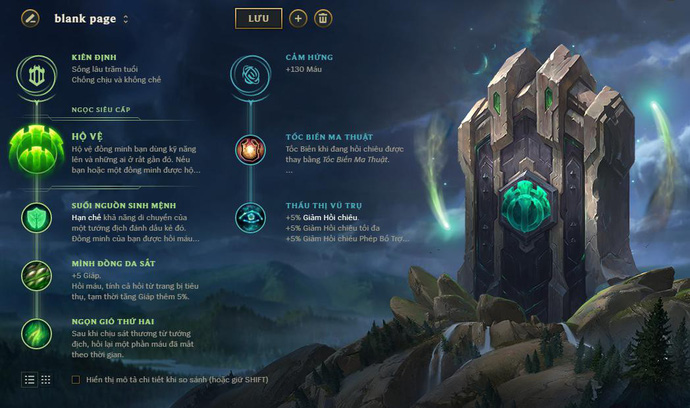Click the pencil icon to rename page
The width and height of the screenshot is (690, 408).
[x=31, y=18]
